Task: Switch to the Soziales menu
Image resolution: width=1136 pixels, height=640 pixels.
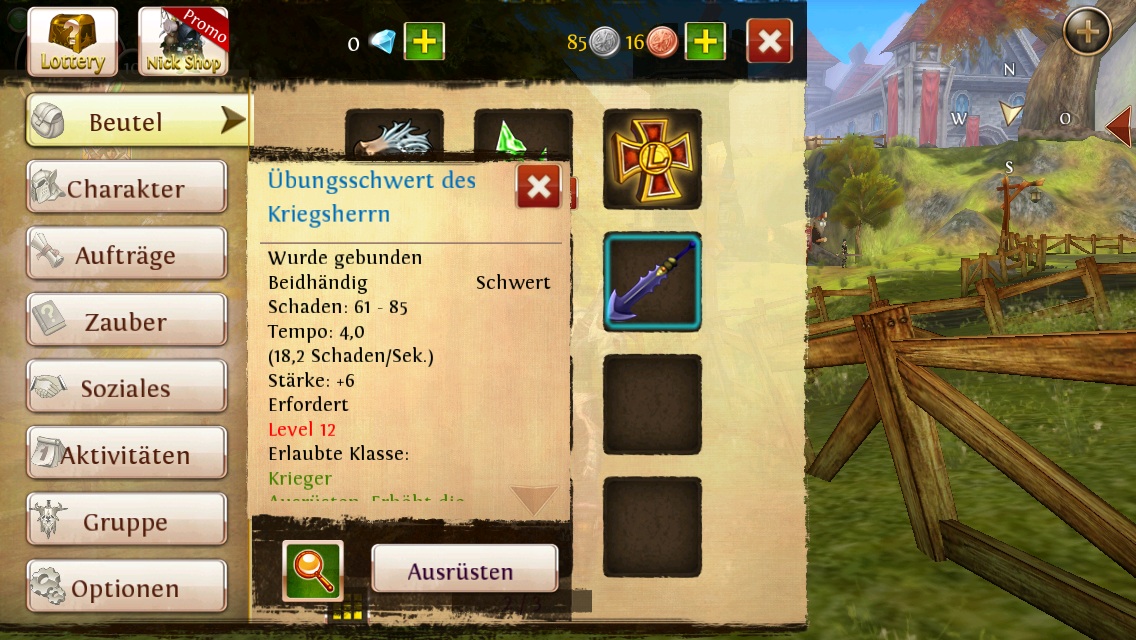Action: (x=126, y=389)
